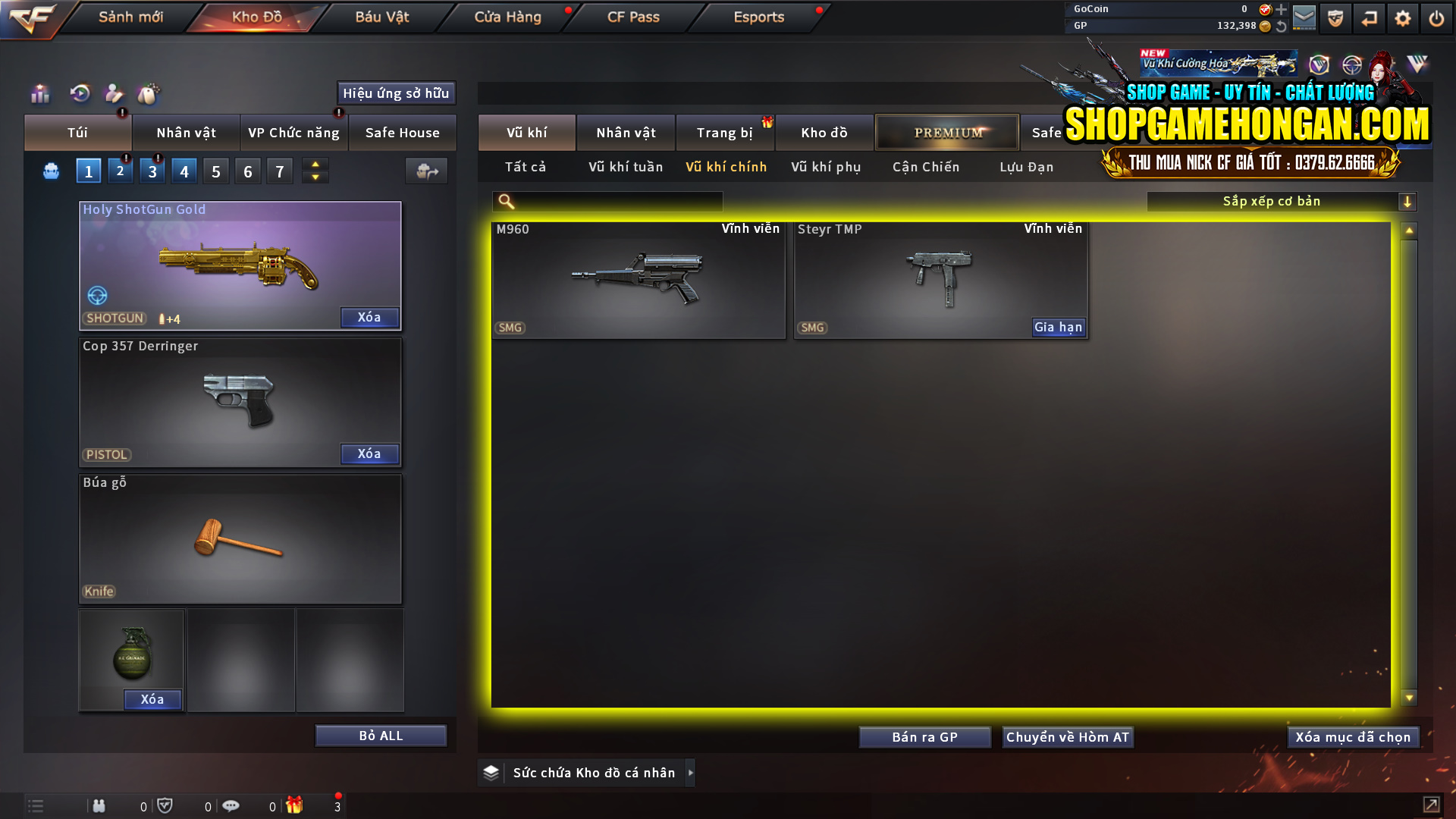Toggle bag slot 2 with the notification badge
The width and height of the screenshot is (1456, 819).
click(x=120, y=171)
